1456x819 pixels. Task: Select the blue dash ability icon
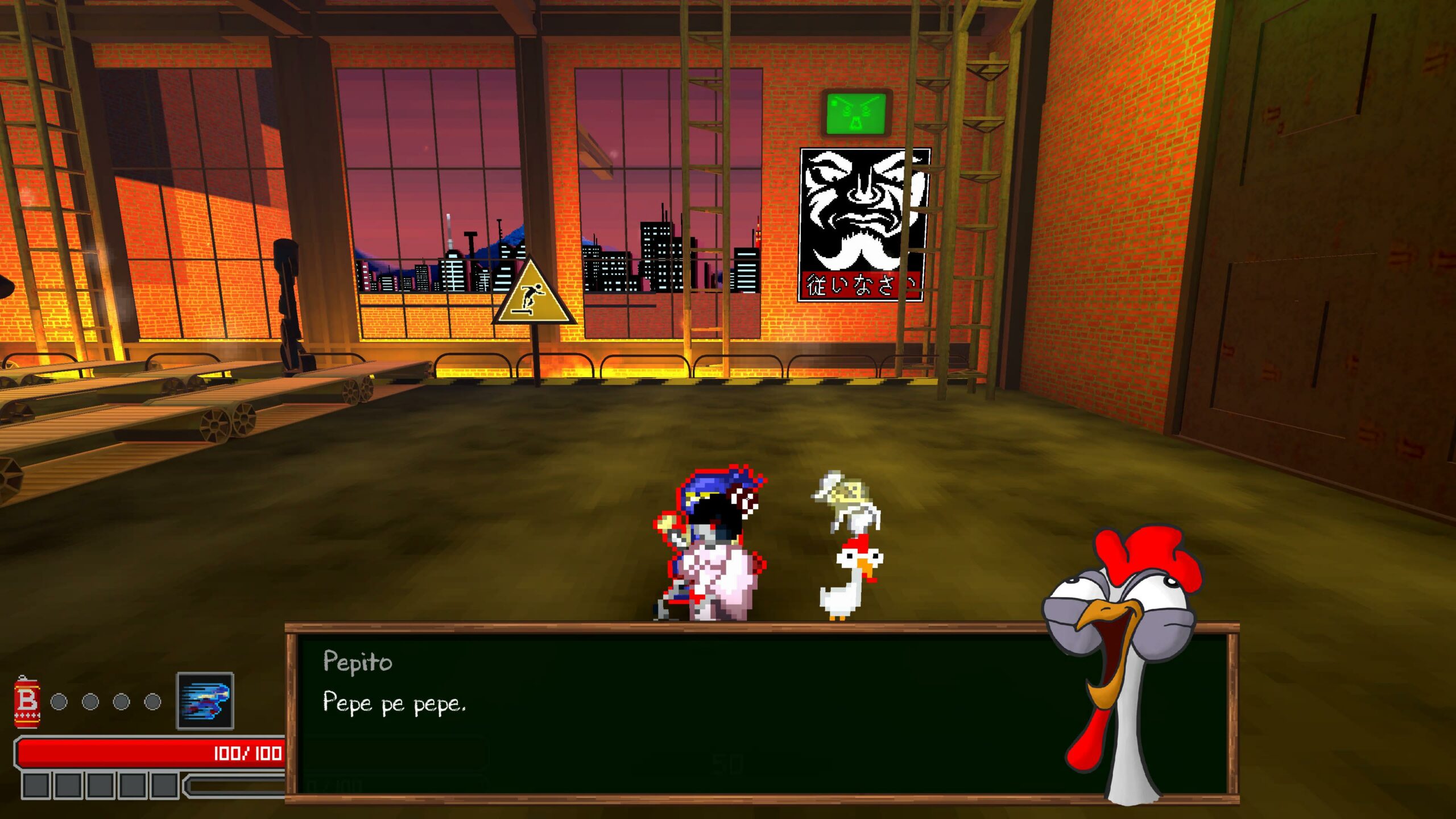click(x=205, y=700)
